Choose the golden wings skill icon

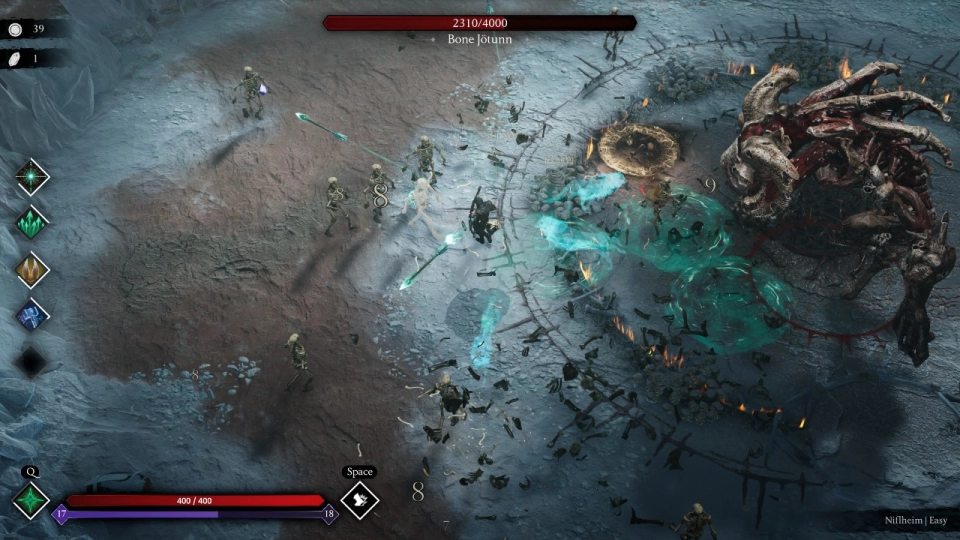point(33,270)
